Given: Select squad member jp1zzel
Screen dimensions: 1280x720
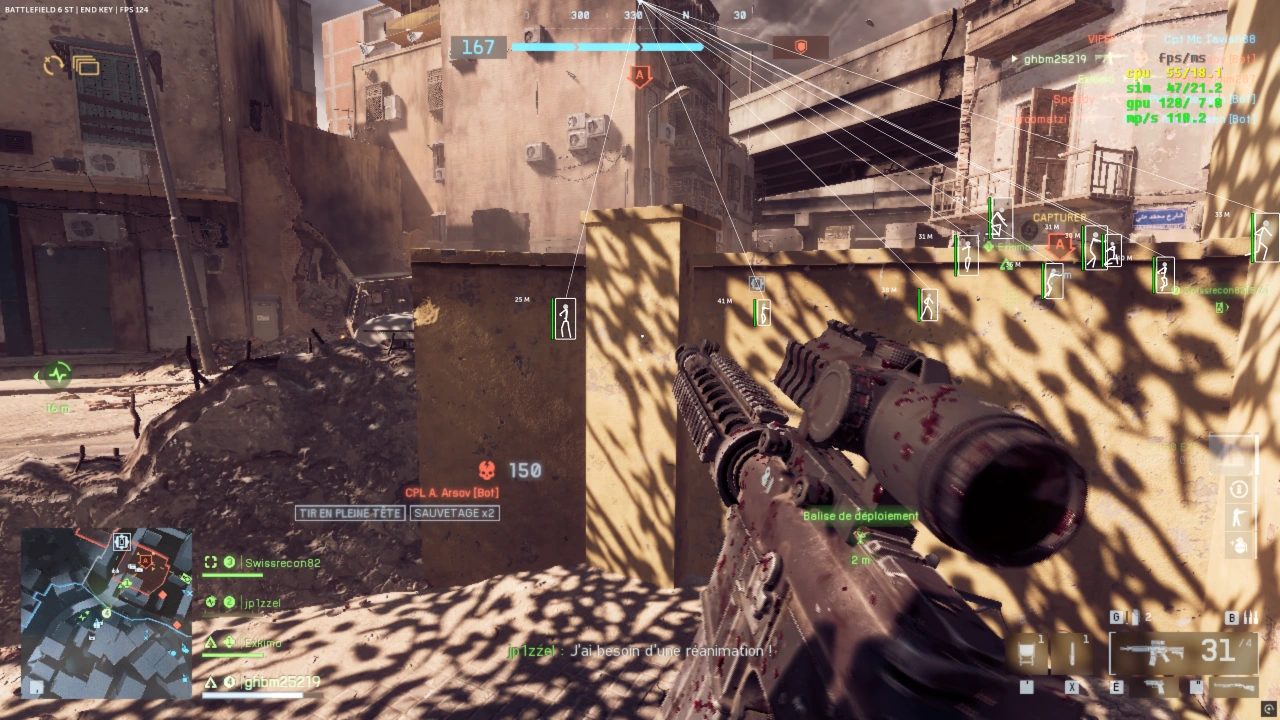Looking at the screenshot, I should click(262, 603).
